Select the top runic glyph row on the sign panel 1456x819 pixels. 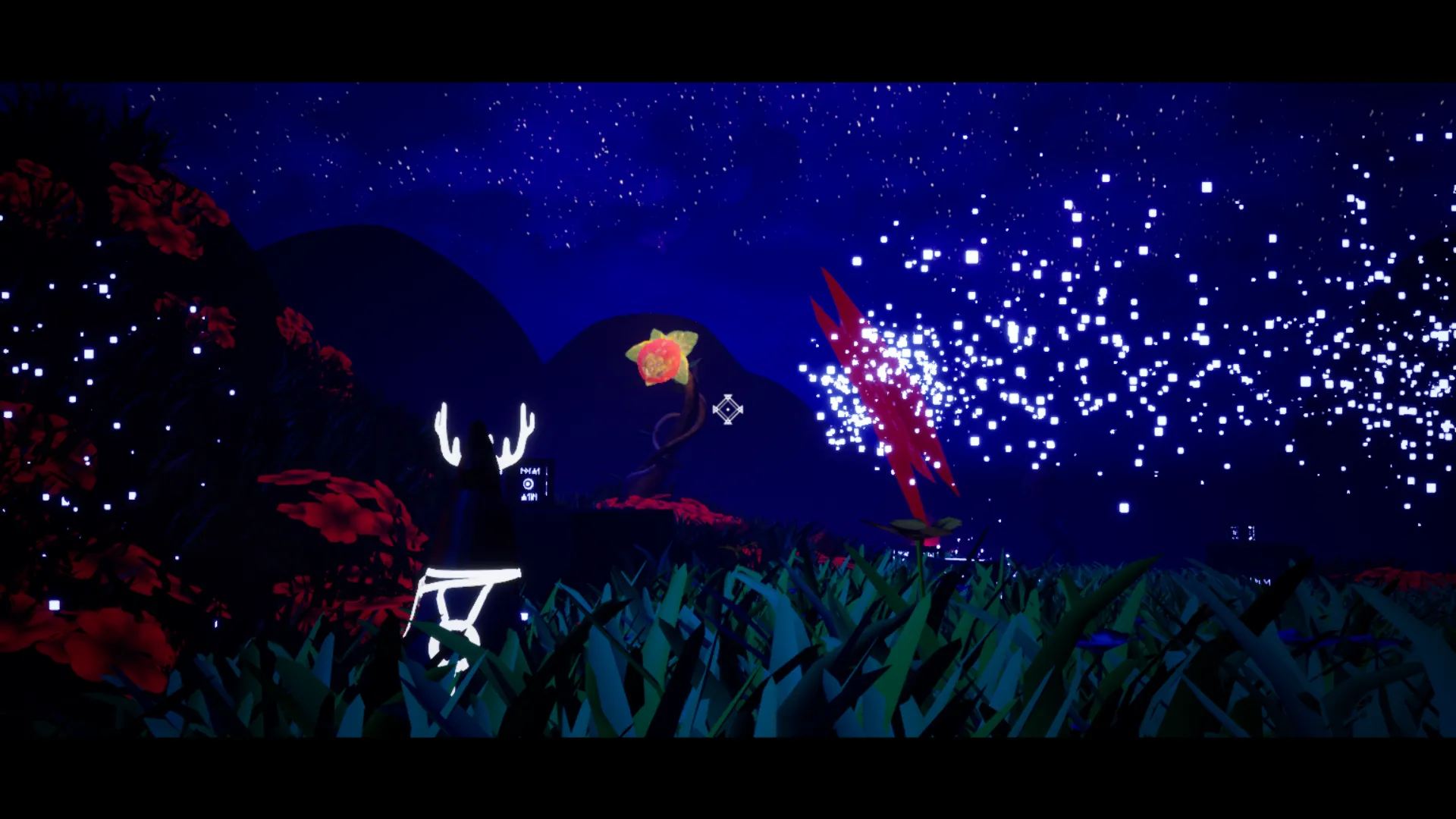point(530,471)
